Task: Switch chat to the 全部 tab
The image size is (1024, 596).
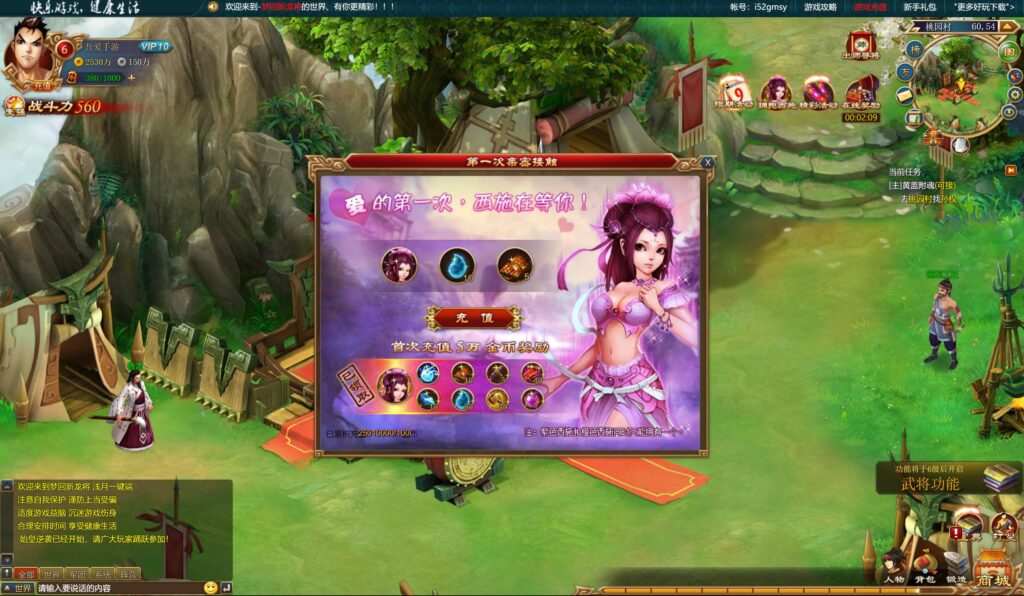Action: point(26,574)
